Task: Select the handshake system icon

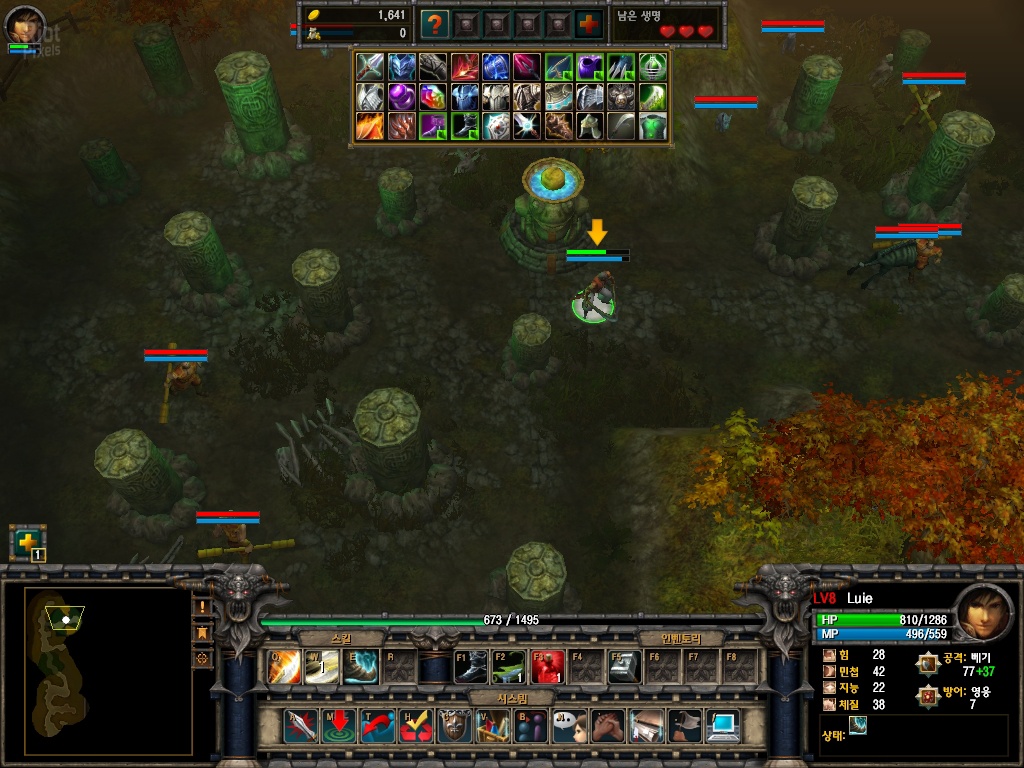Action: coord(608,725)
